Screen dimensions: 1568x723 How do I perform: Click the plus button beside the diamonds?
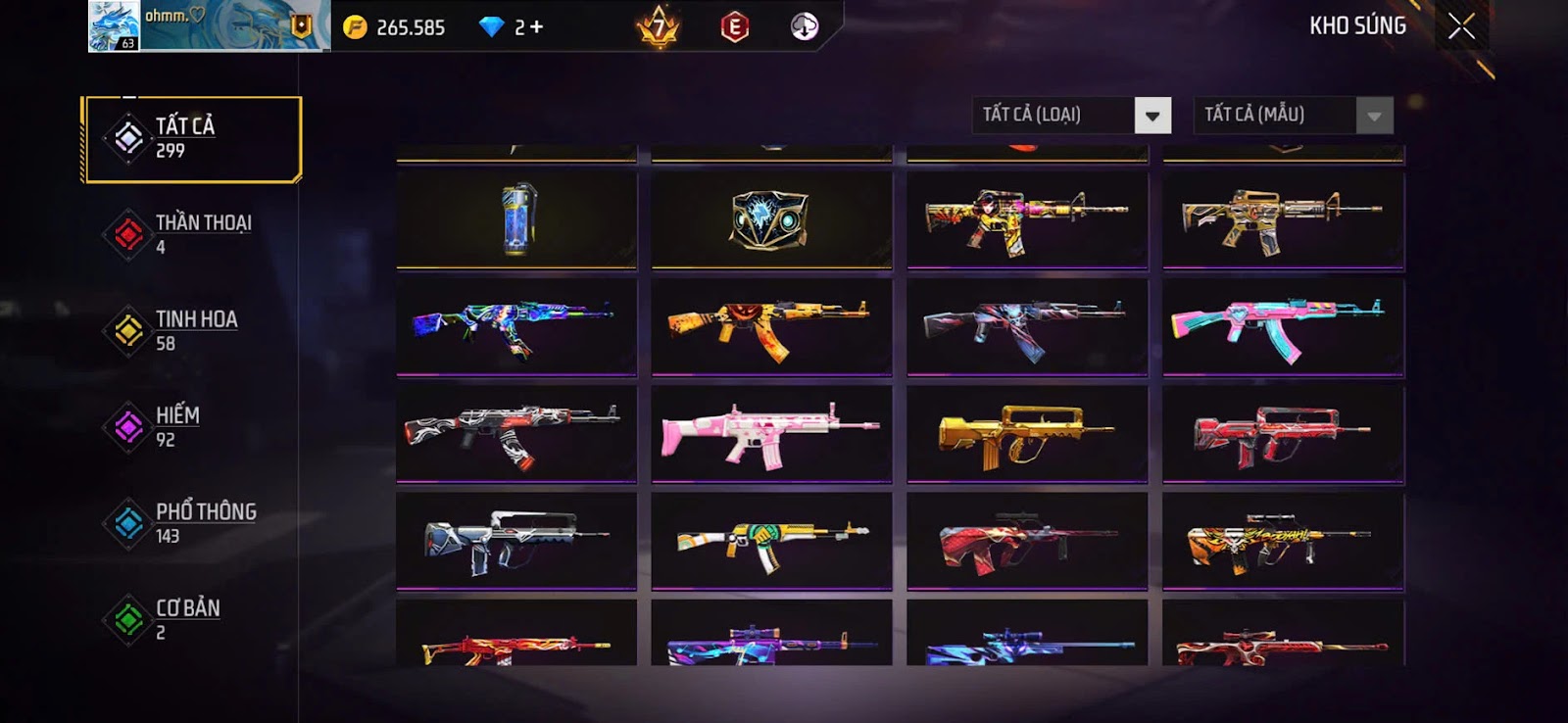[x=535, y=27]
